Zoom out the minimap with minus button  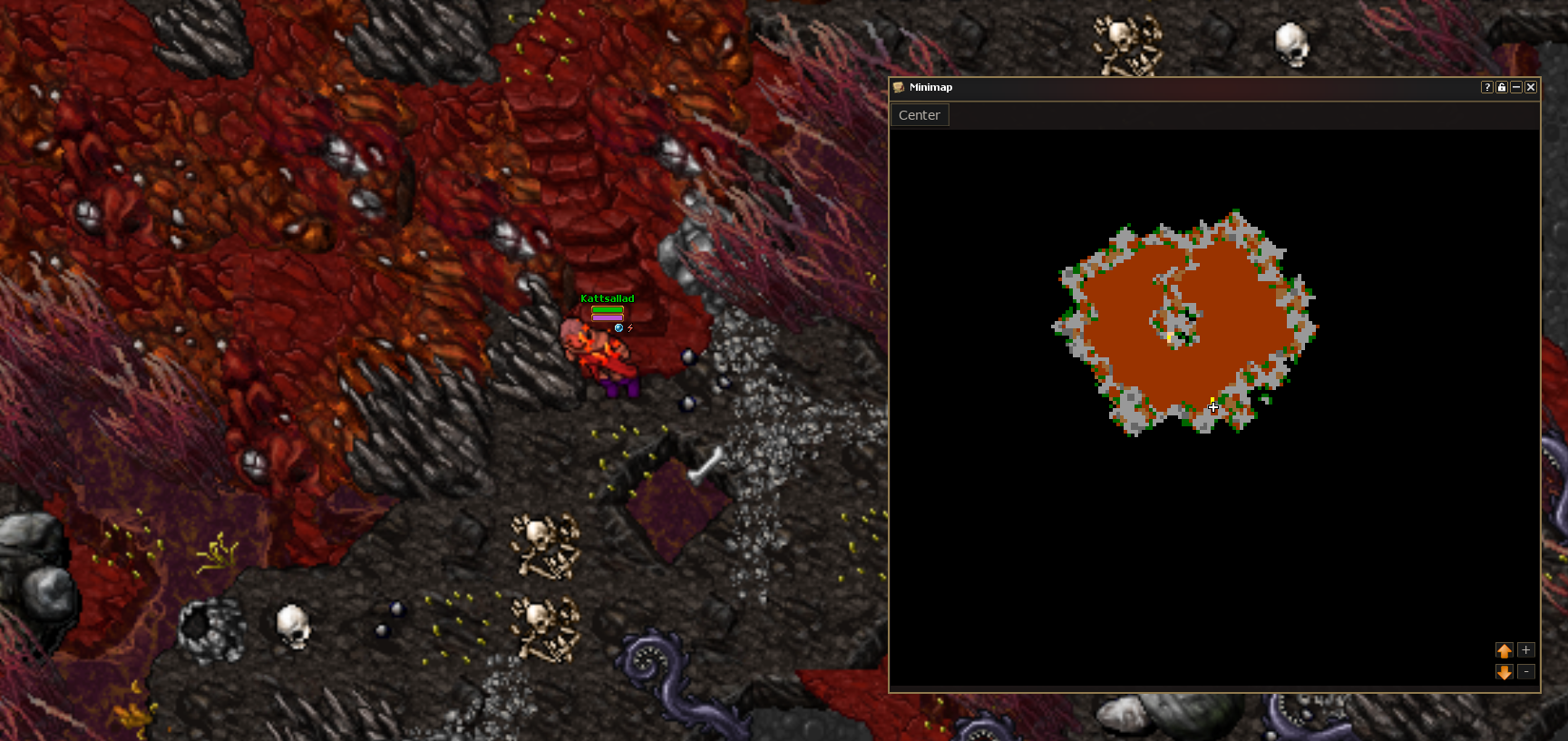pyautogui.click(x=1526, y=672)
